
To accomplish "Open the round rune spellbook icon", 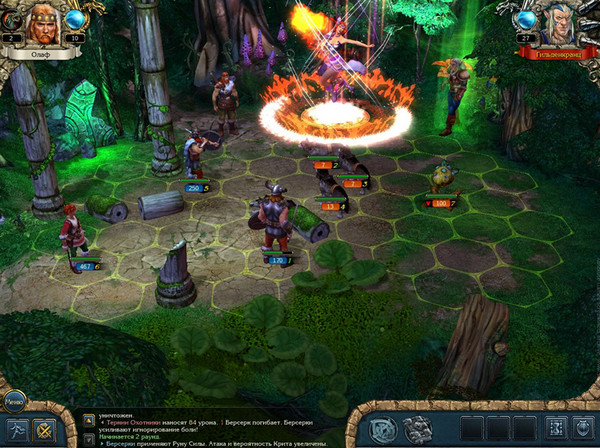I will click(383, 429).
